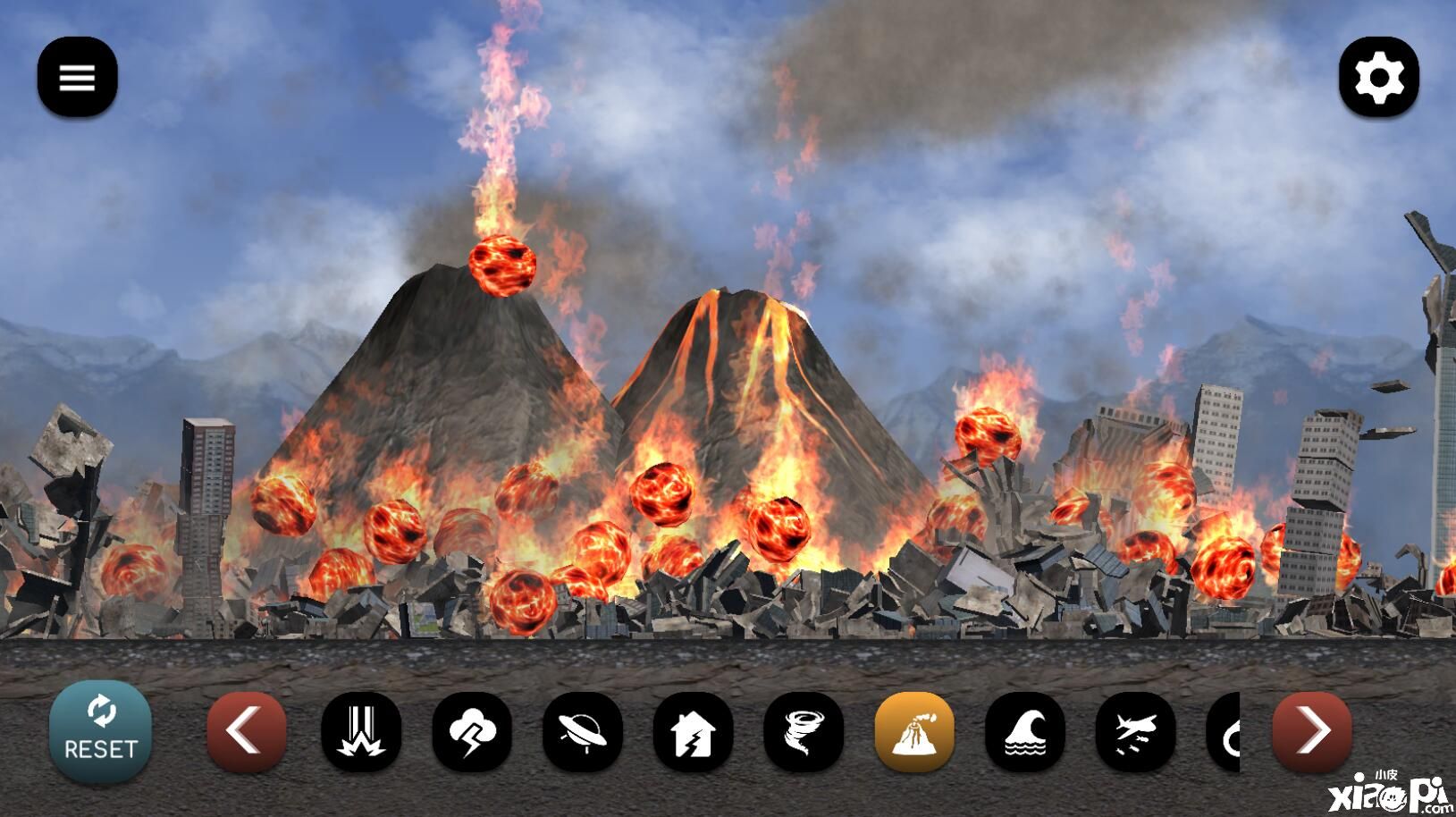
Task: Open the gear settings
Action: tap(1378, 78)
